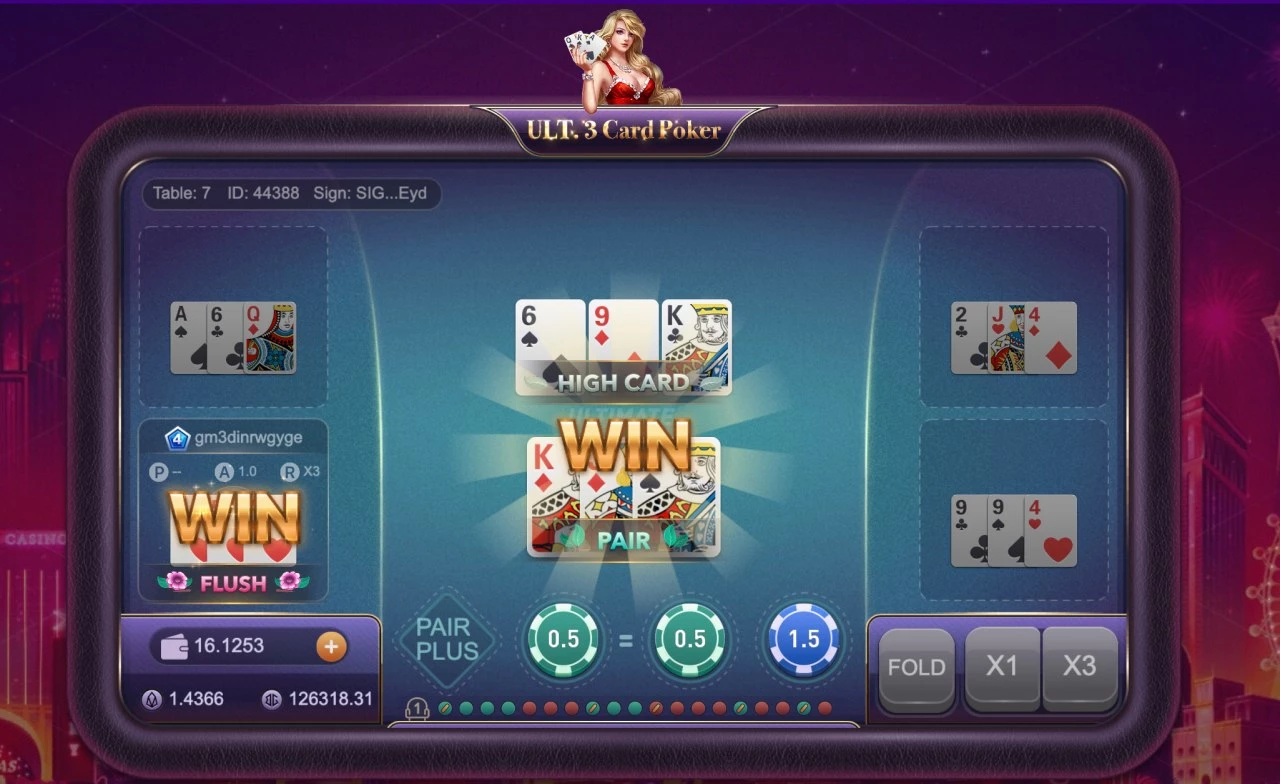Add funds with the orange plus button

click(331, 647)
